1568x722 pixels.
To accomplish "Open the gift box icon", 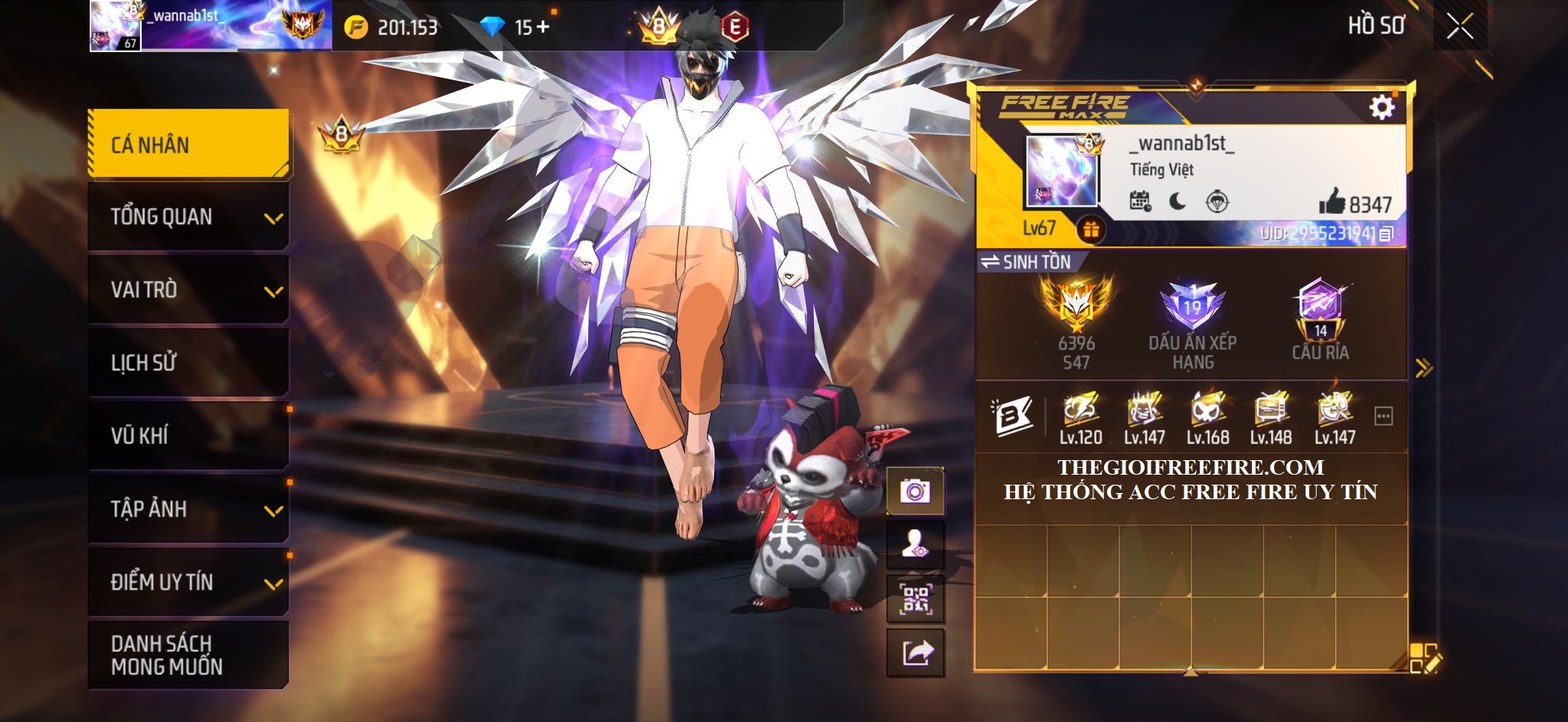I will point(1091,229).
